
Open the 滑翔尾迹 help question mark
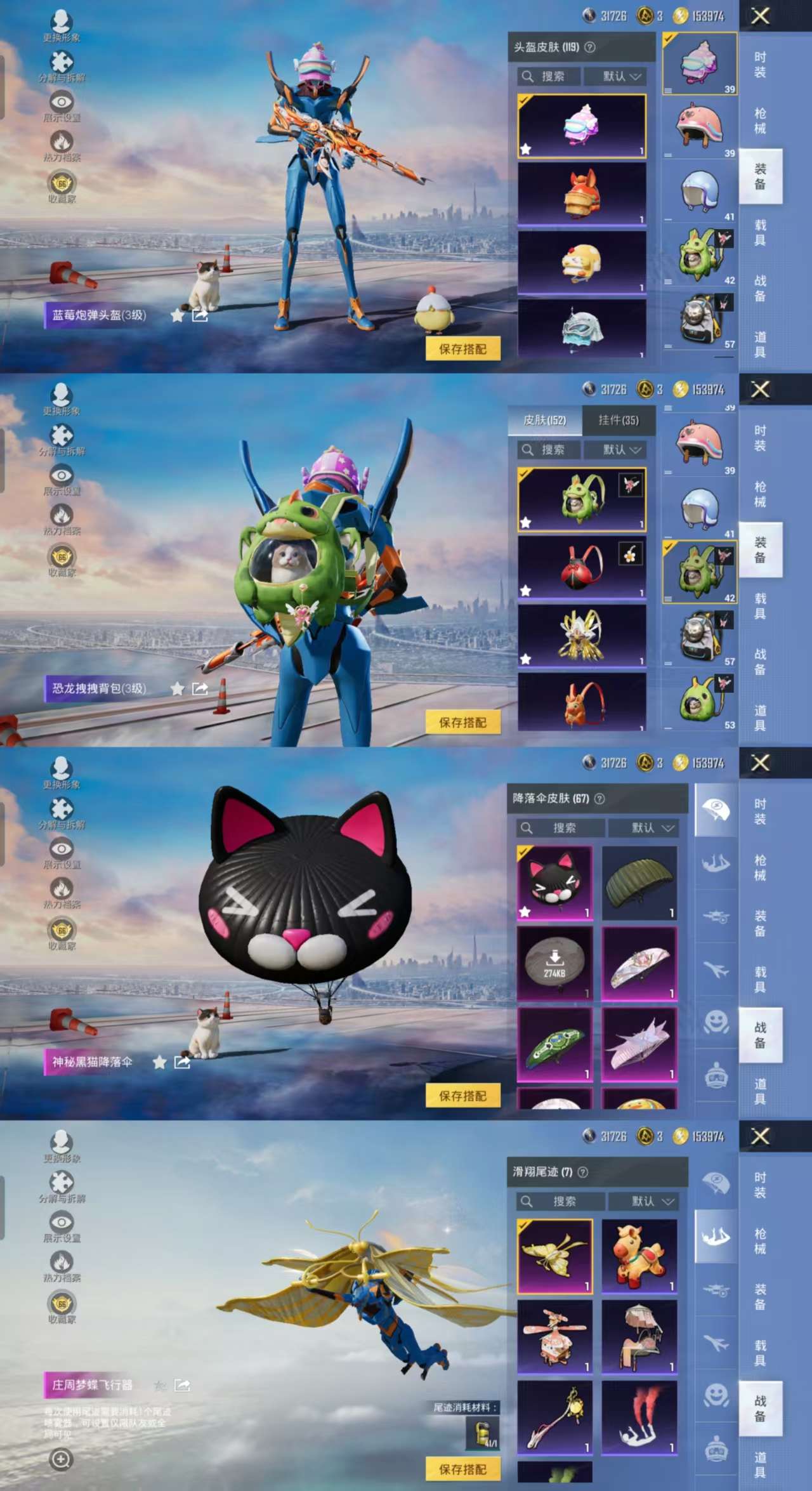click(x=583, y=1172)
